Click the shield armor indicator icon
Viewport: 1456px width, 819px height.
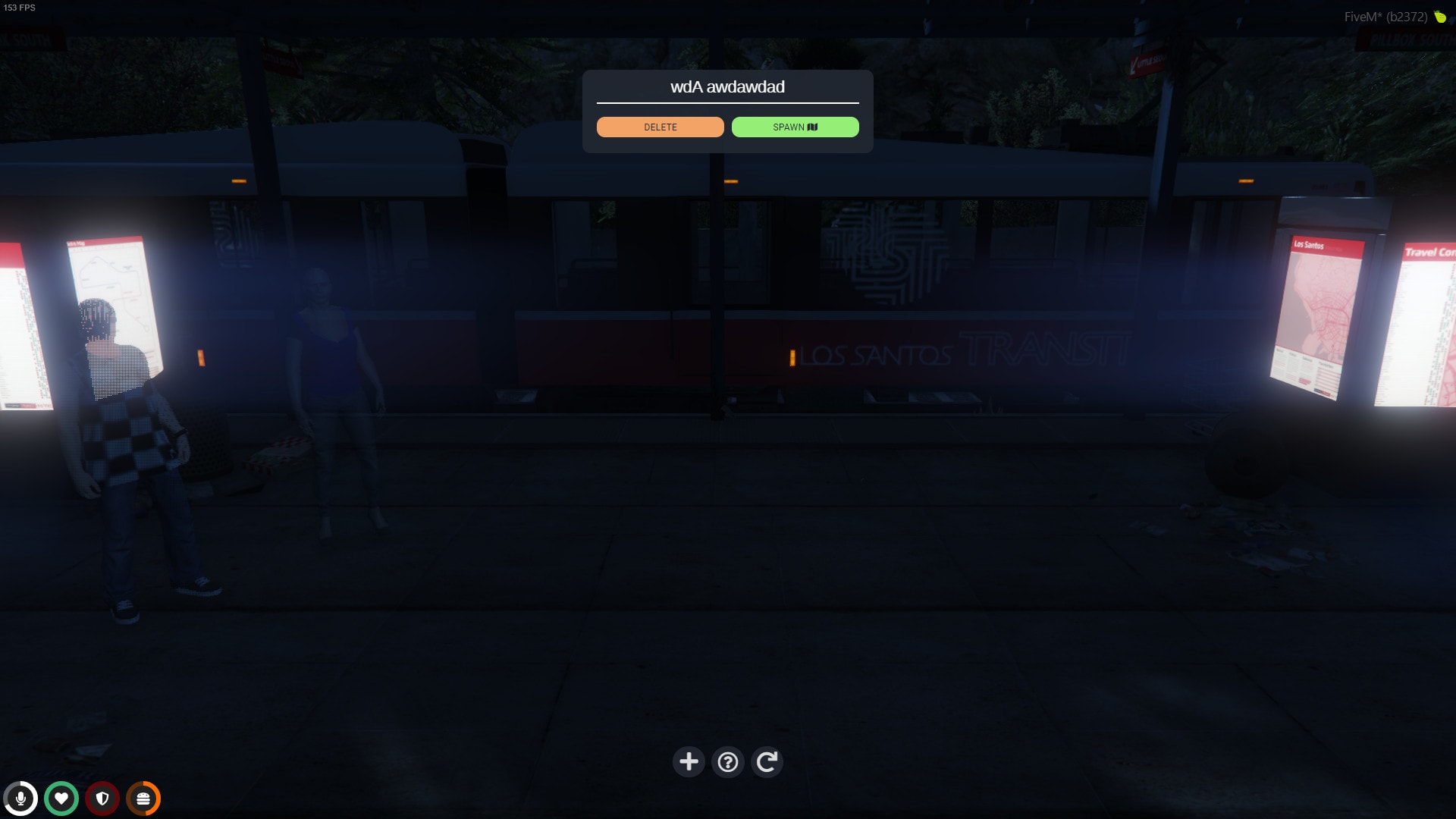(101, 798)
